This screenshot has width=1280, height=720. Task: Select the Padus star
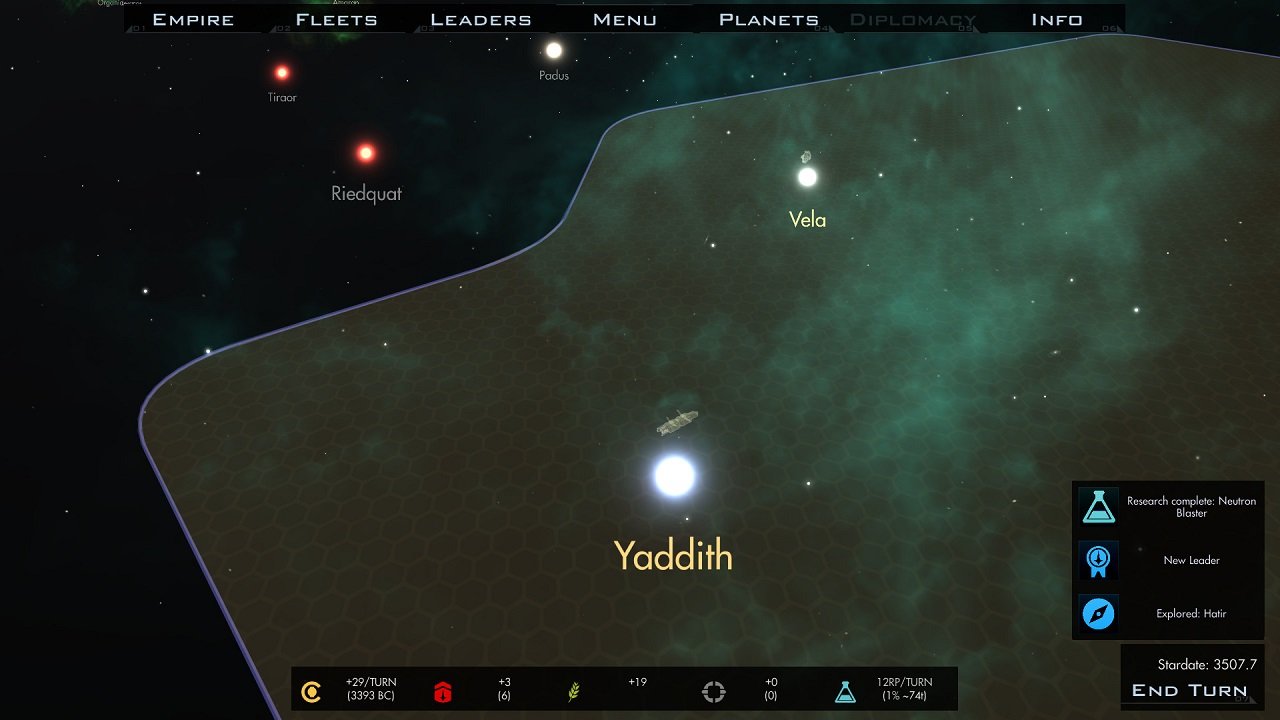pos(553,50)
